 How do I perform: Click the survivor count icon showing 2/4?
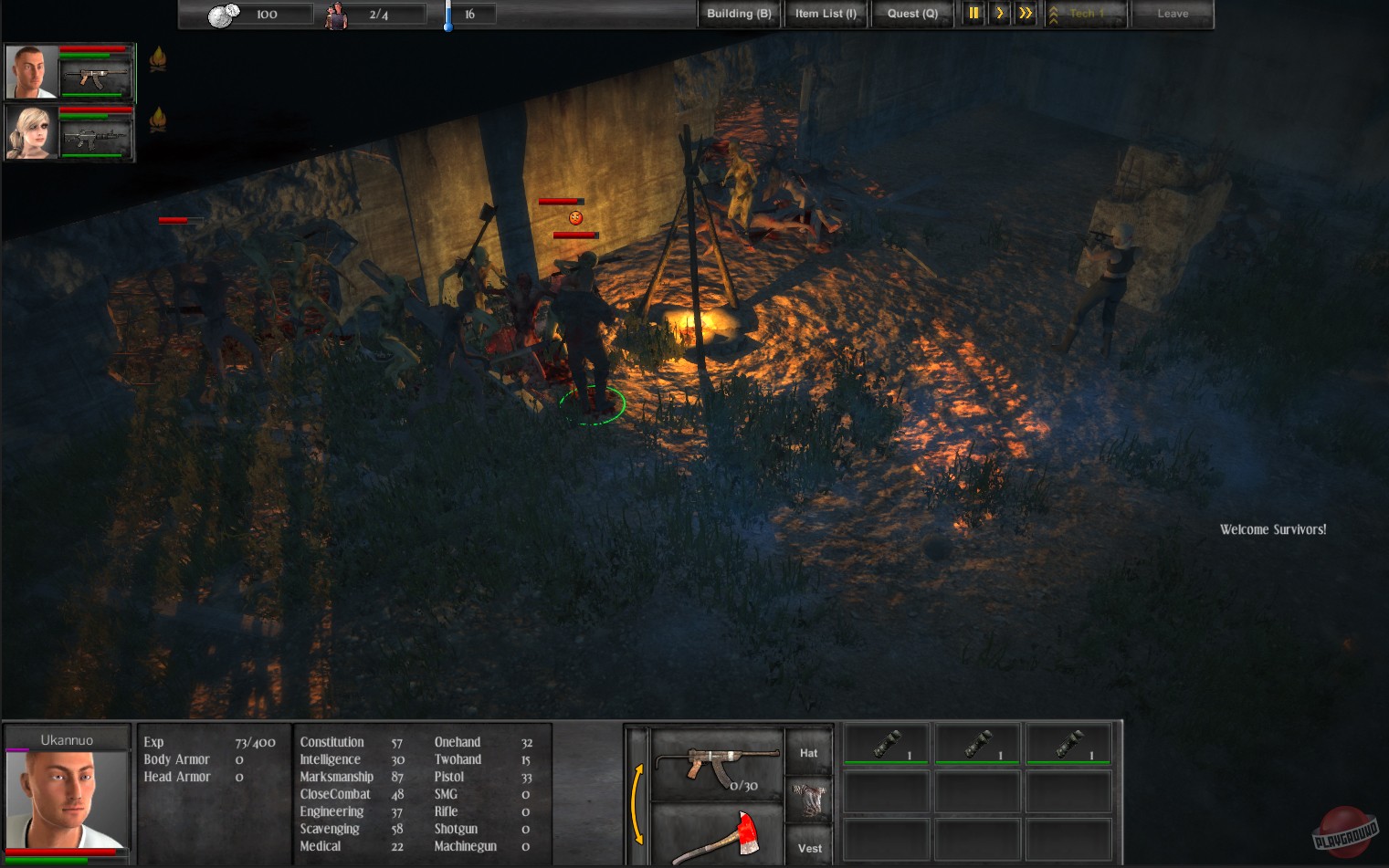tap(335, 14)
